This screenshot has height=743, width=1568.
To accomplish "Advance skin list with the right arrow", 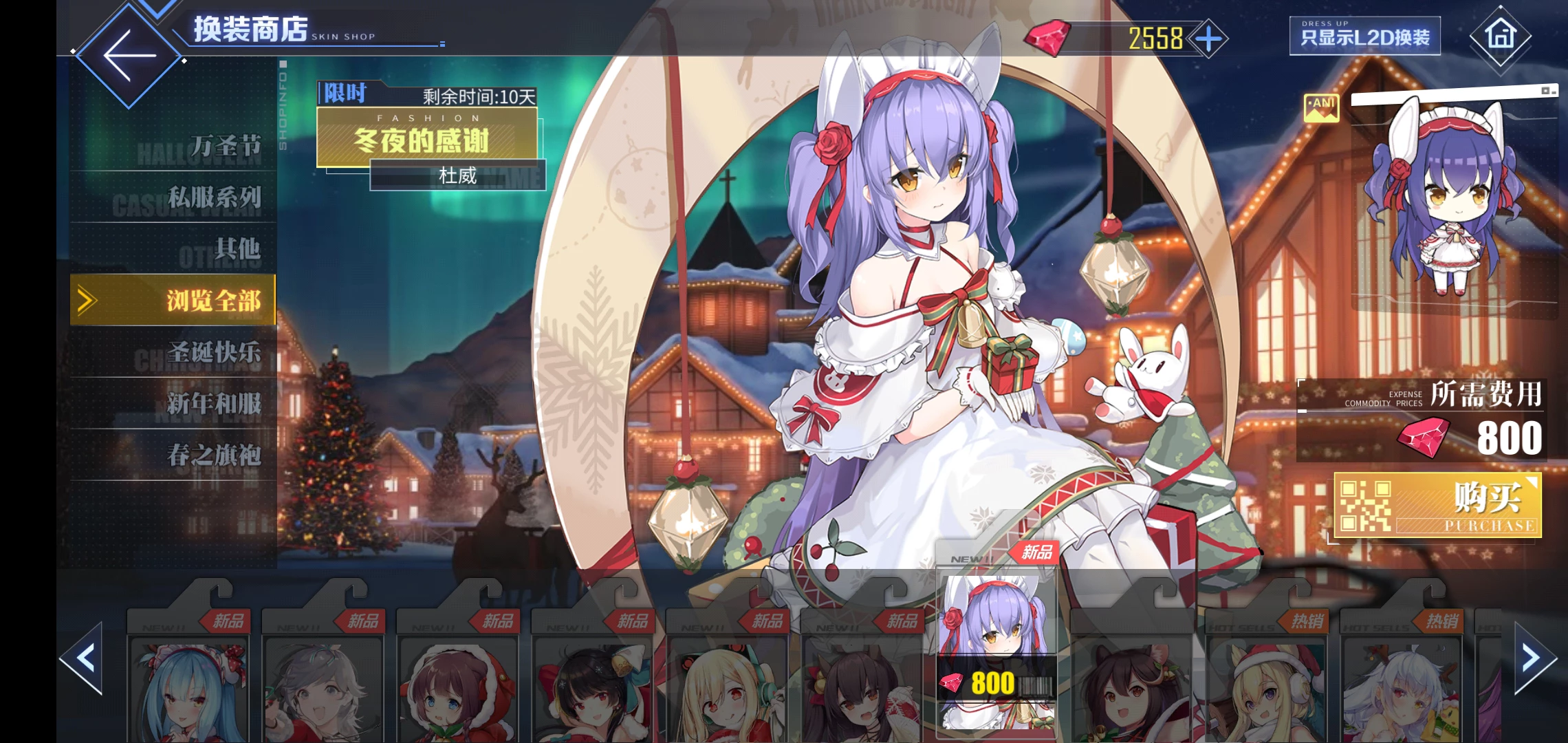I will click(x=1533, y=658).
